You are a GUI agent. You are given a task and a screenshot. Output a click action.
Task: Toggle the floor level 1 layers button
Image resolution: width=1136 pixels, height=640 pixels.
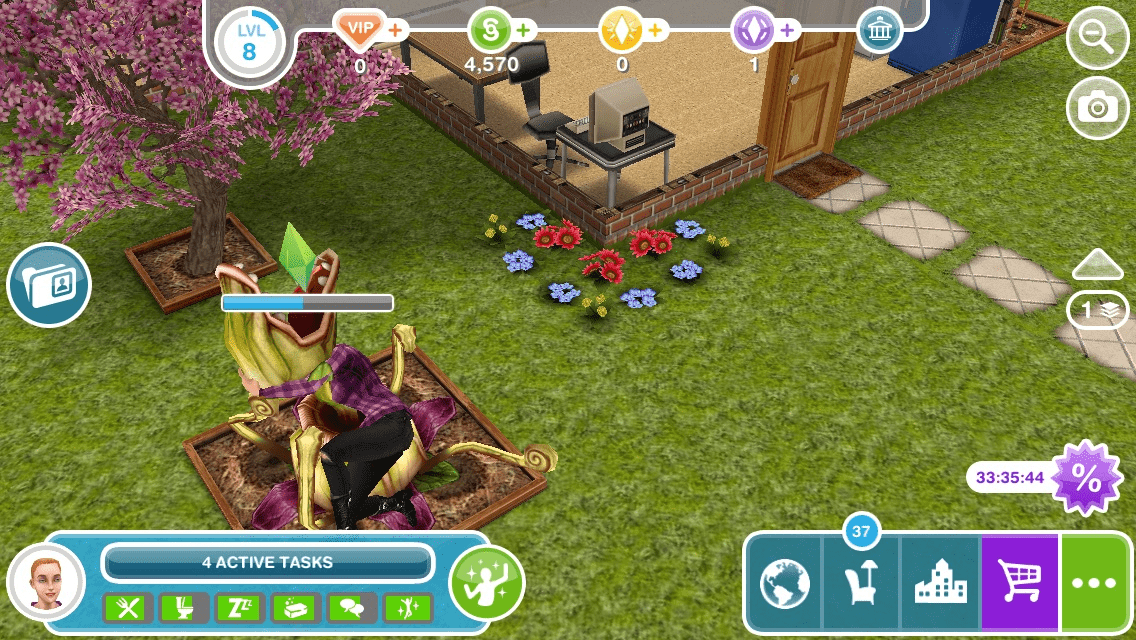click(x=1099, y=310)
